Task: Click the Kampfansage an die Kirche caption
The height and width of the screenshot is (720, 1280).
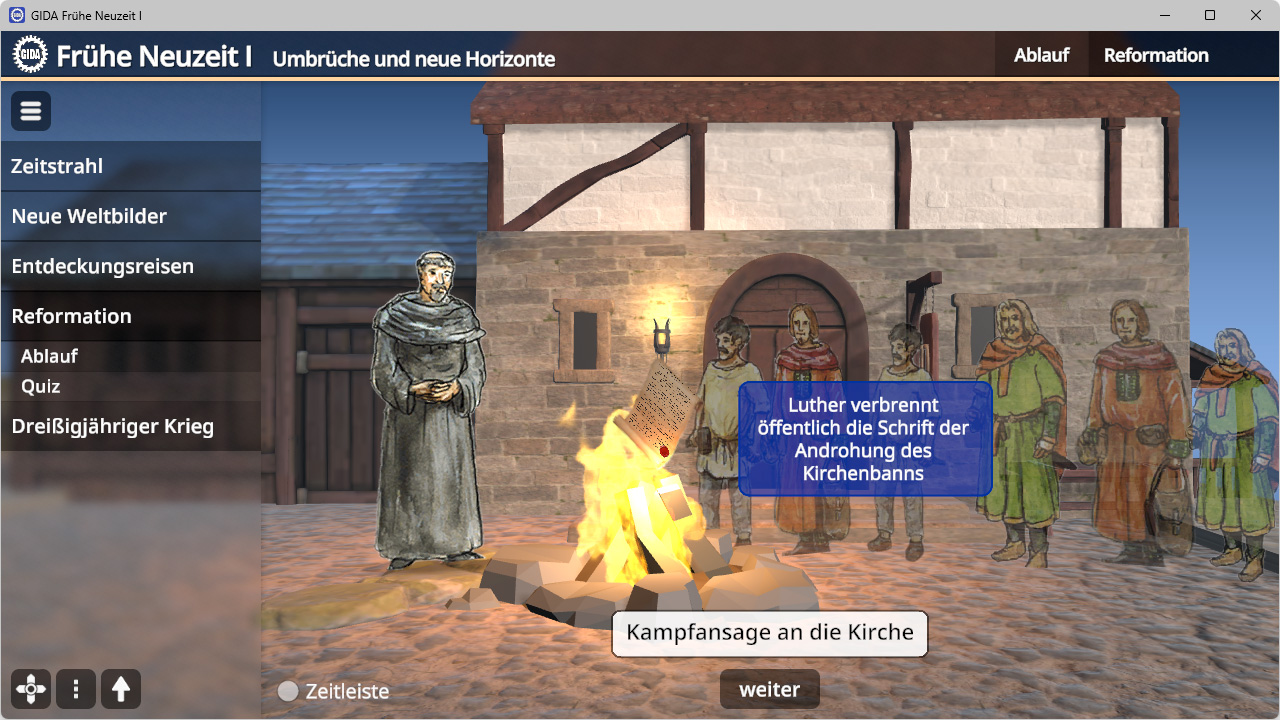Action: coord(769,633)
